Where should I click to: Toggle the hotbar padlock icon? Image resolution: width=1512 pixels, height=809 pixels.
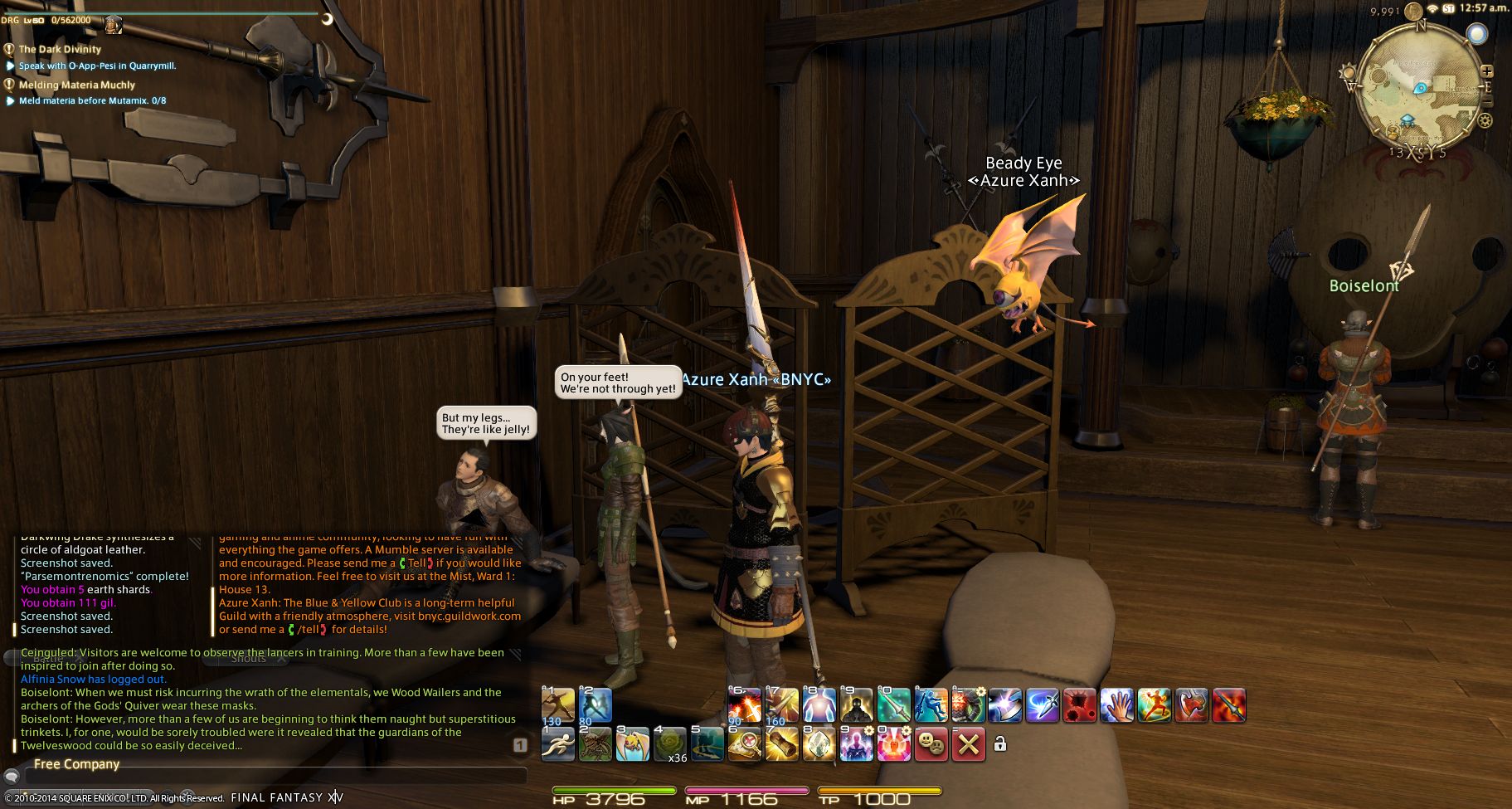coord(1000,744)
